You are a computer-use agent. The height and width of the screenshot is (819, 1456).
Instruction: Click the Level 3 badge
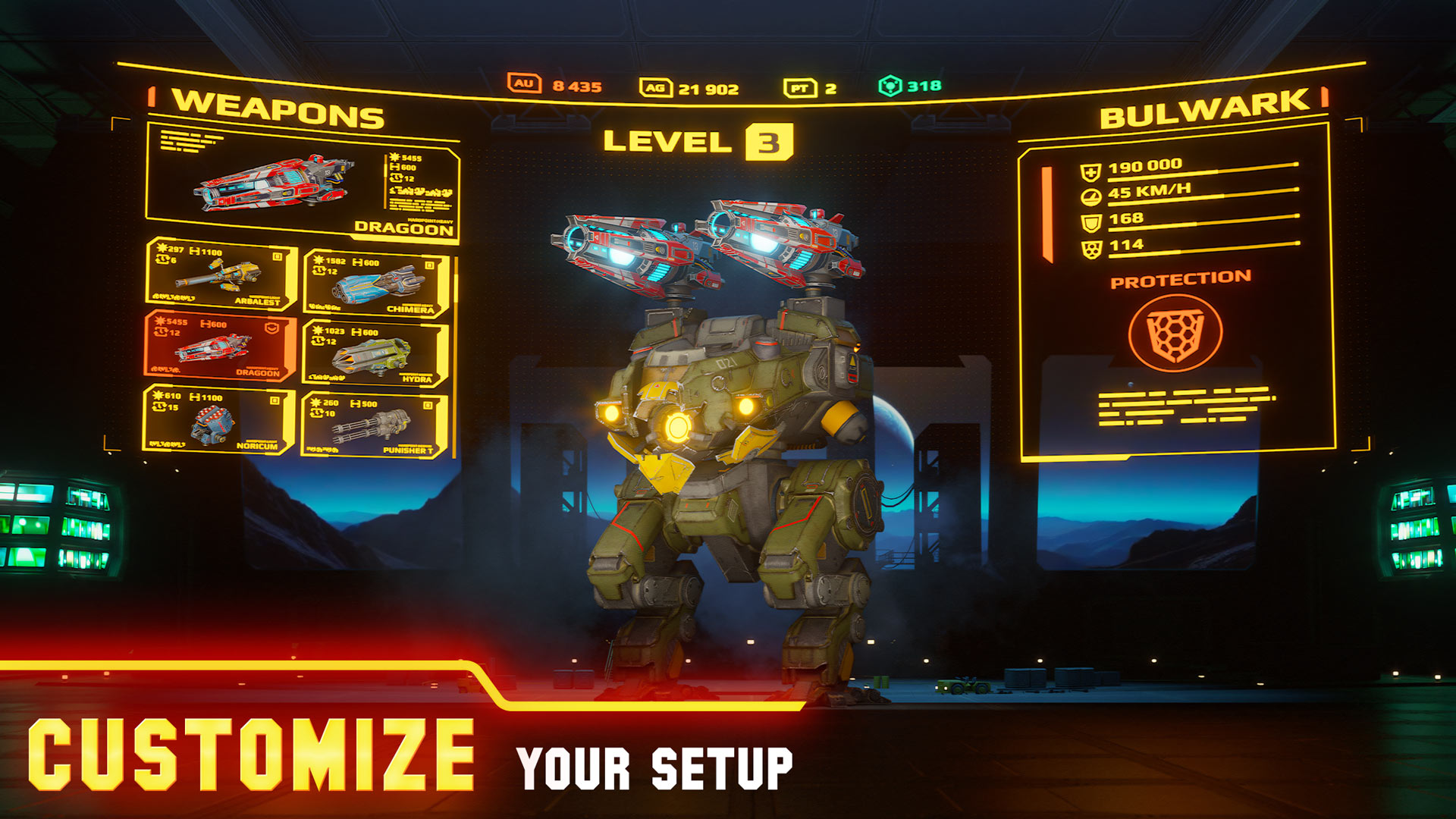(769, 142)
